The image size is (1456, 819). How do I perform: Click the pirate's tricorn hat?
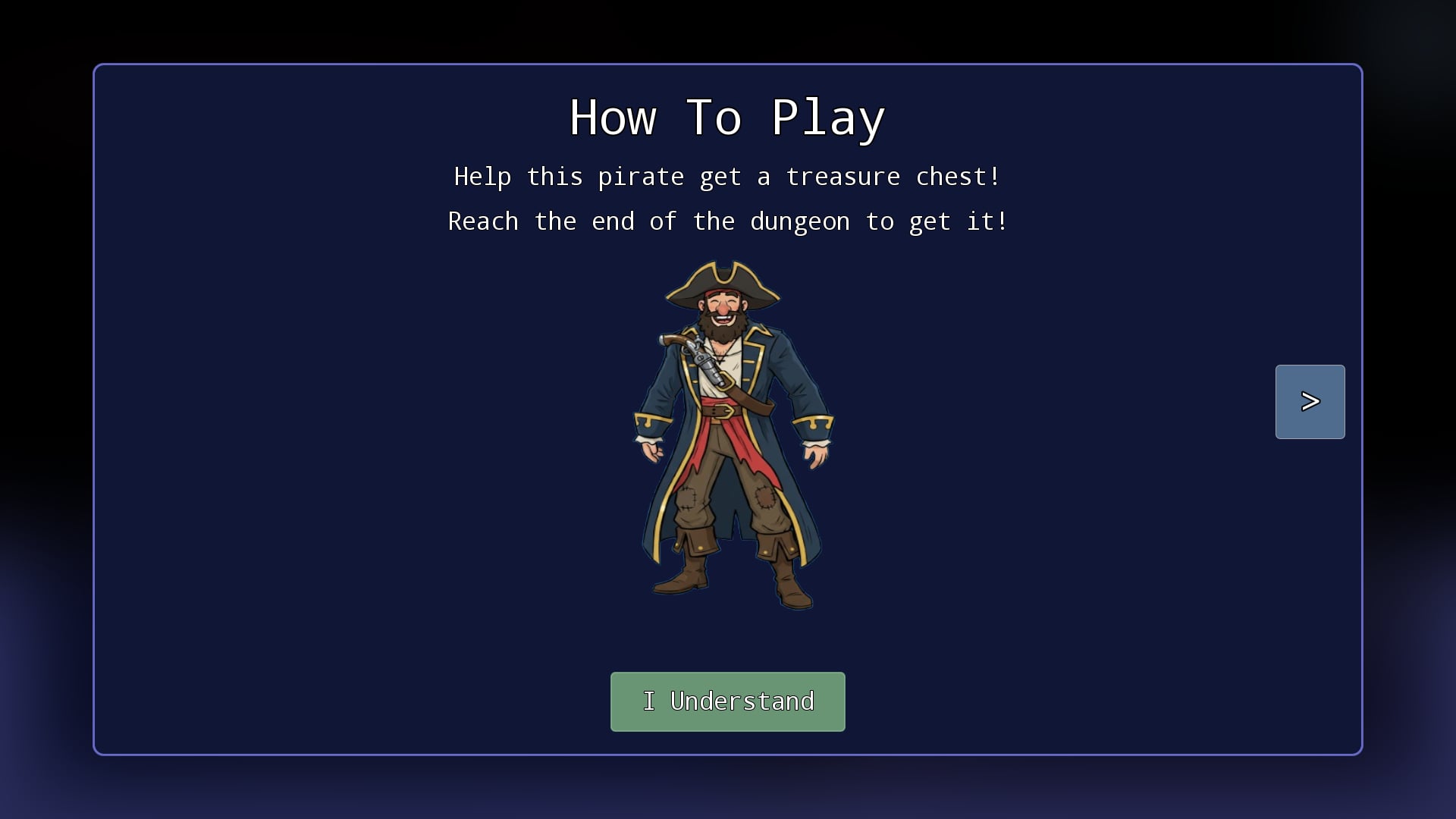pos(724,281)
